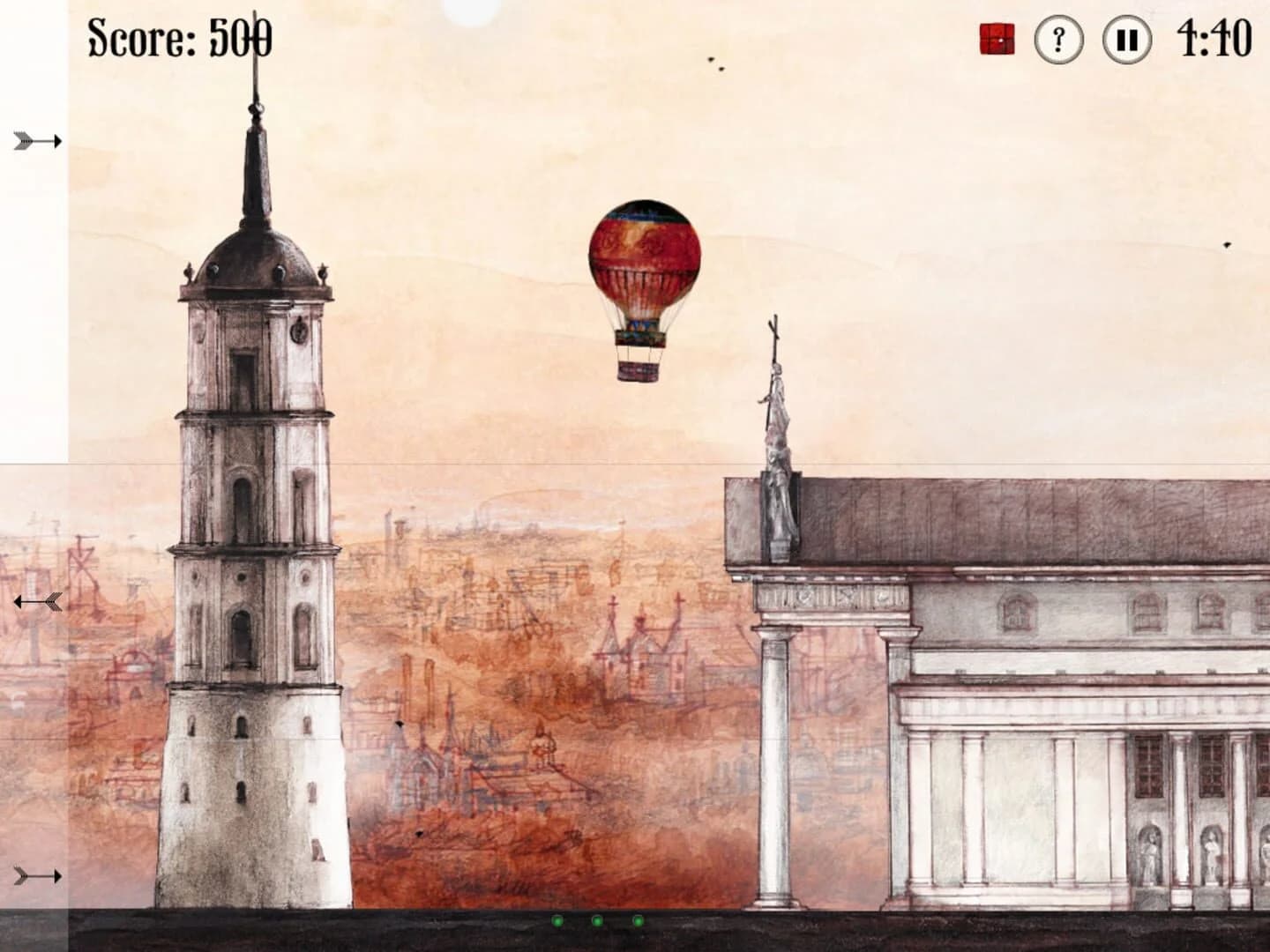Select the top arrow on the left edge

tap(35, 138)
